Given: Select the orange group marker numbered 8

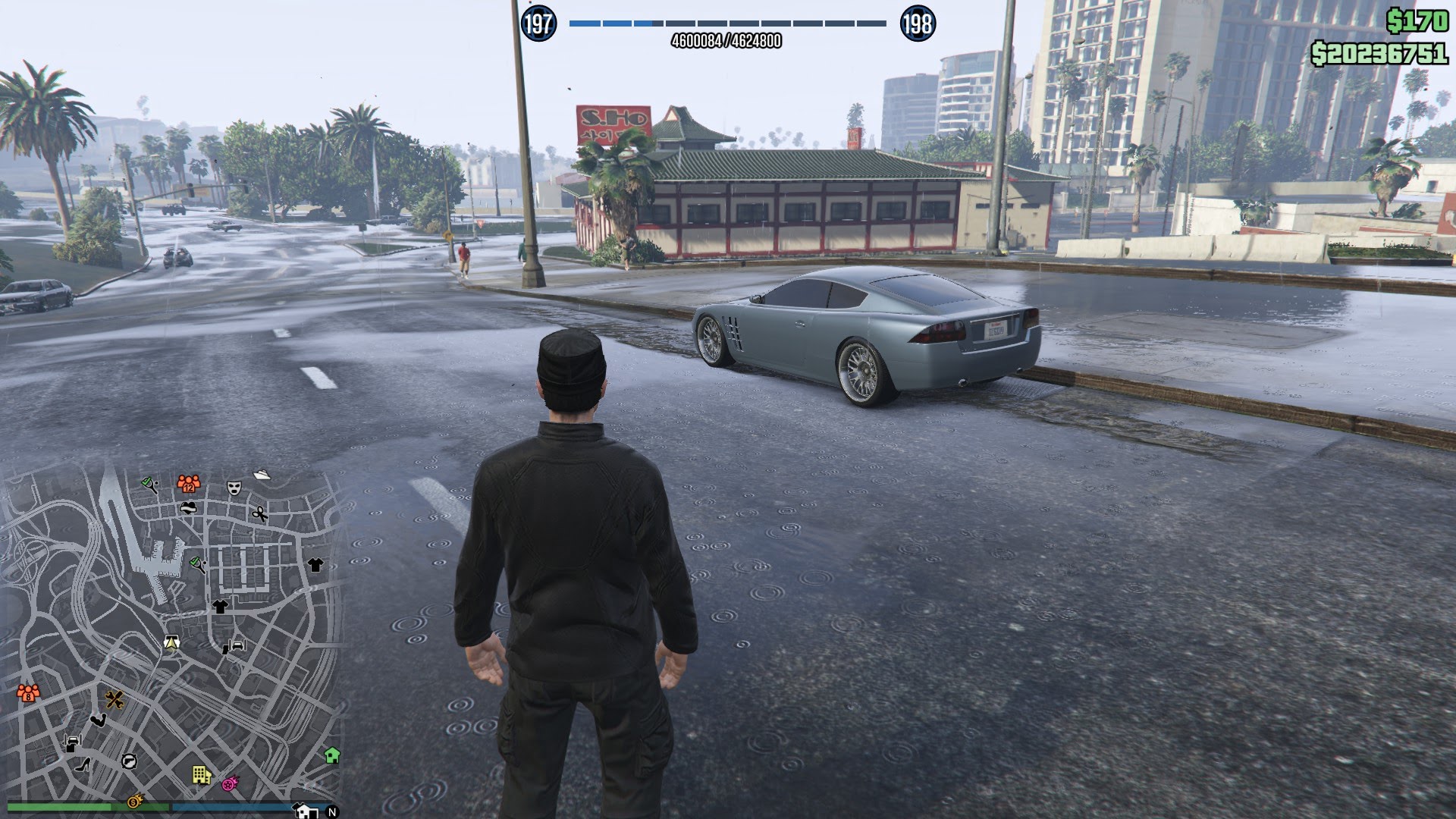Looking at the screenshot, I should coord(28,692).
